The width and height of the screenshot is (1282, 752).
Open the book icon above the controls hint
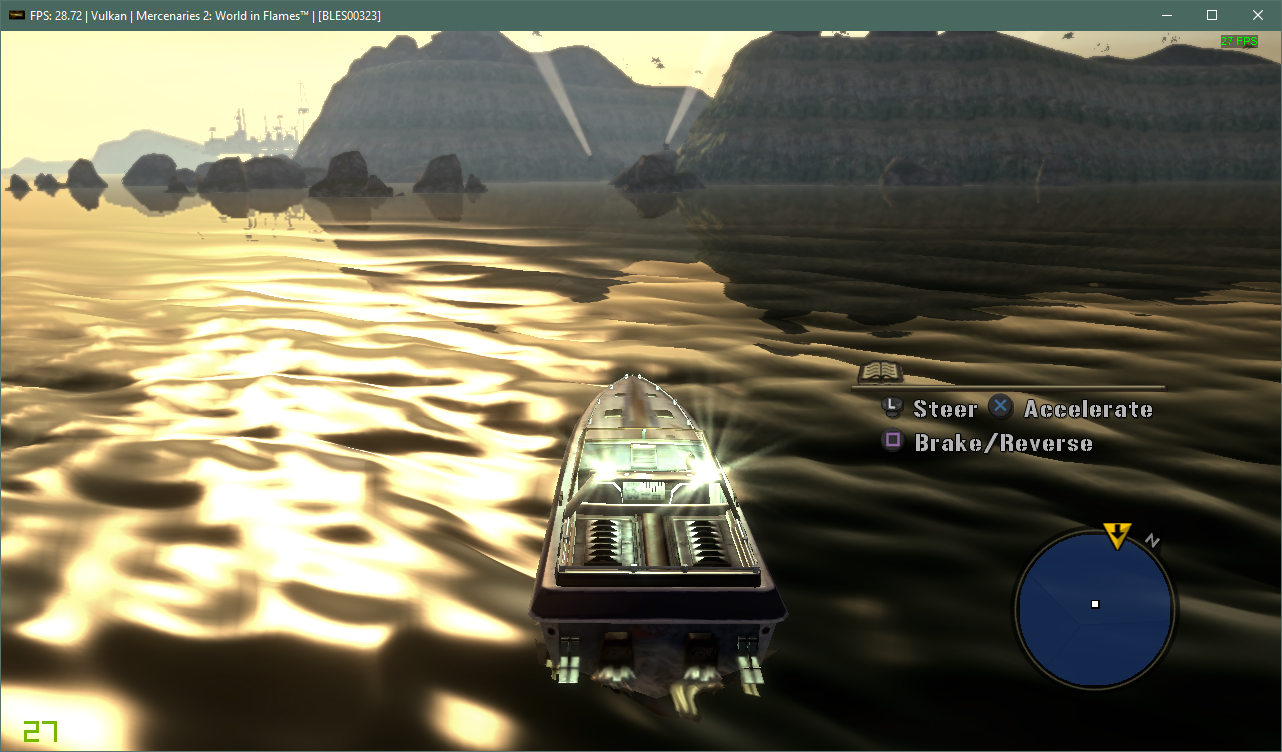click(881, 372)
